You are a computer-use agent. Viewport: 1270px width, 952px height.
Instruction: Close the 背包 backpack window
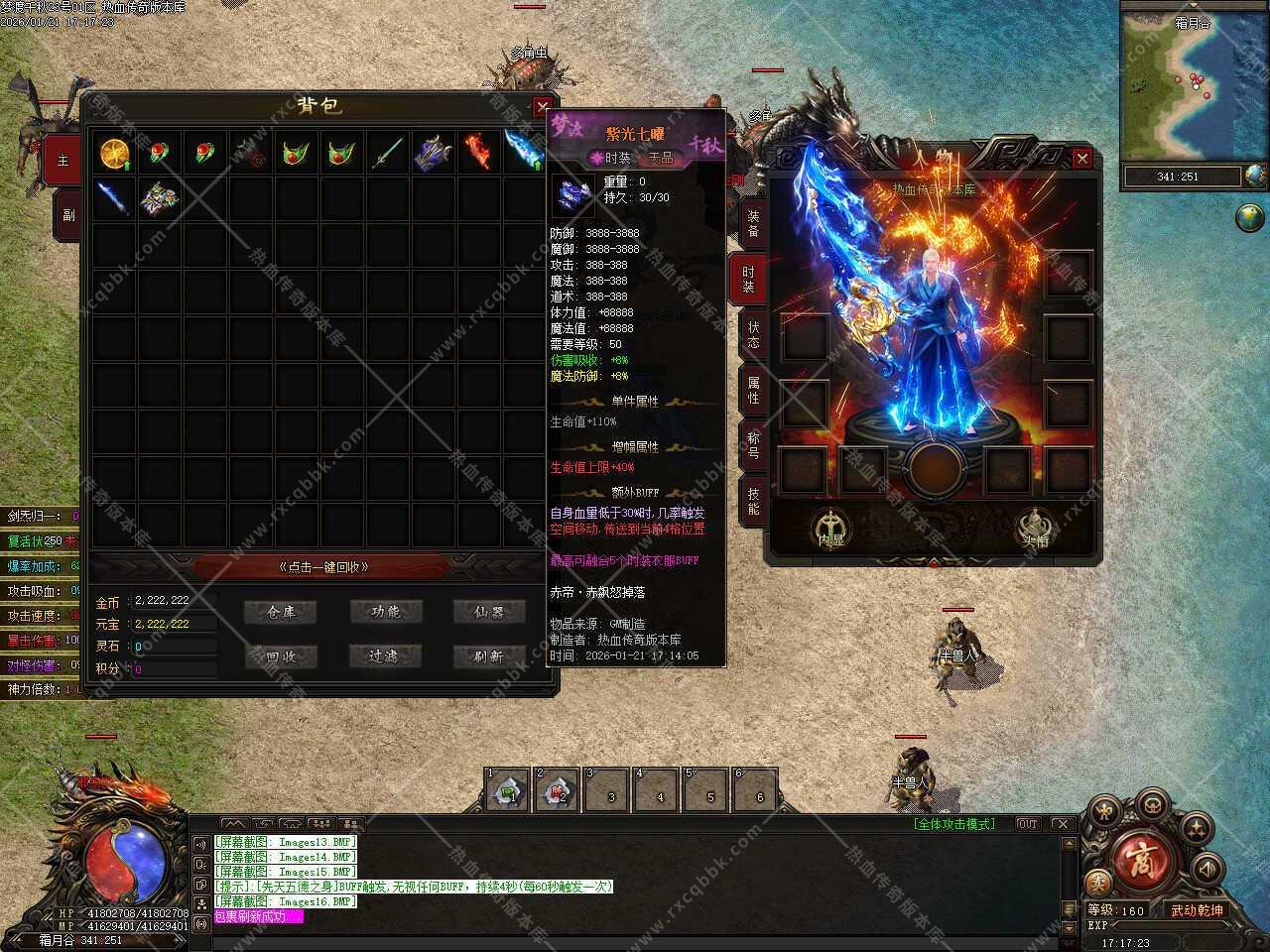(542, 106)
